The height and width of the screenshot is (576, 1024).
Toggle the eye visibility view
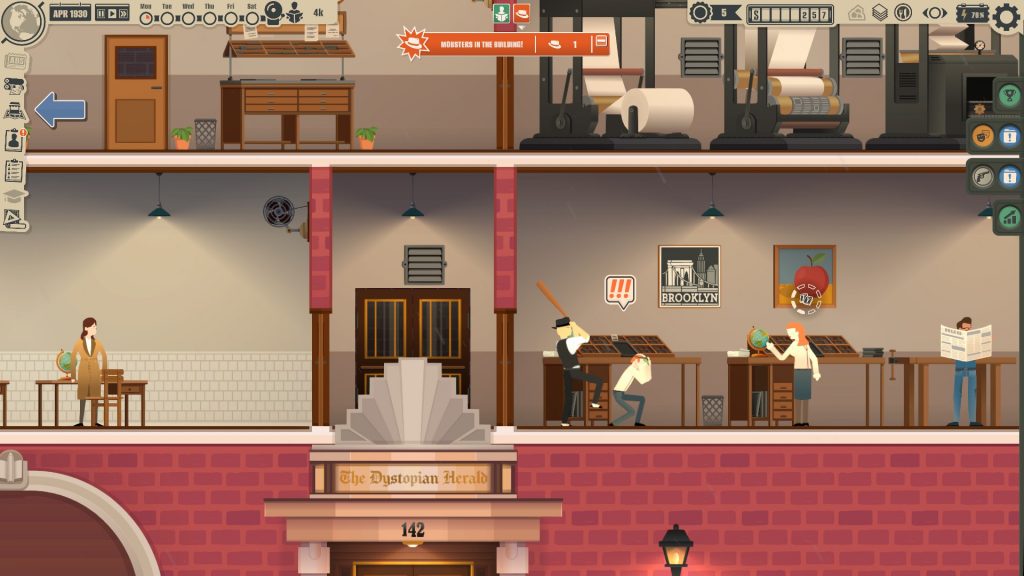click(935, 13)
